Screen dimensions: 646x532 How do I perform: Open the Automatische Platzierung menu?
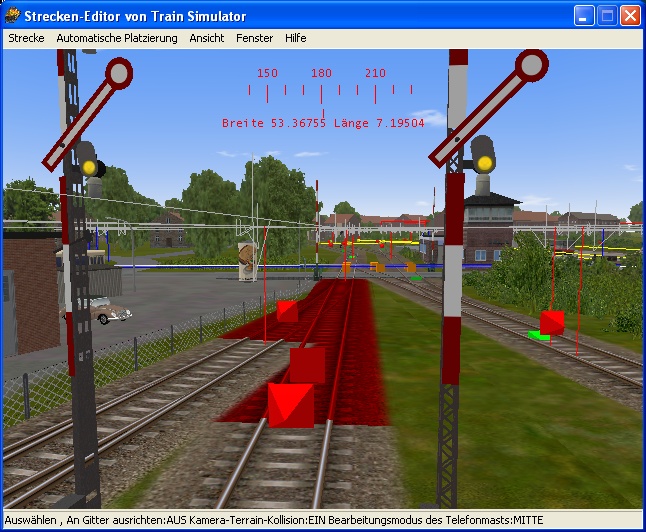click(x=117, y=38)
